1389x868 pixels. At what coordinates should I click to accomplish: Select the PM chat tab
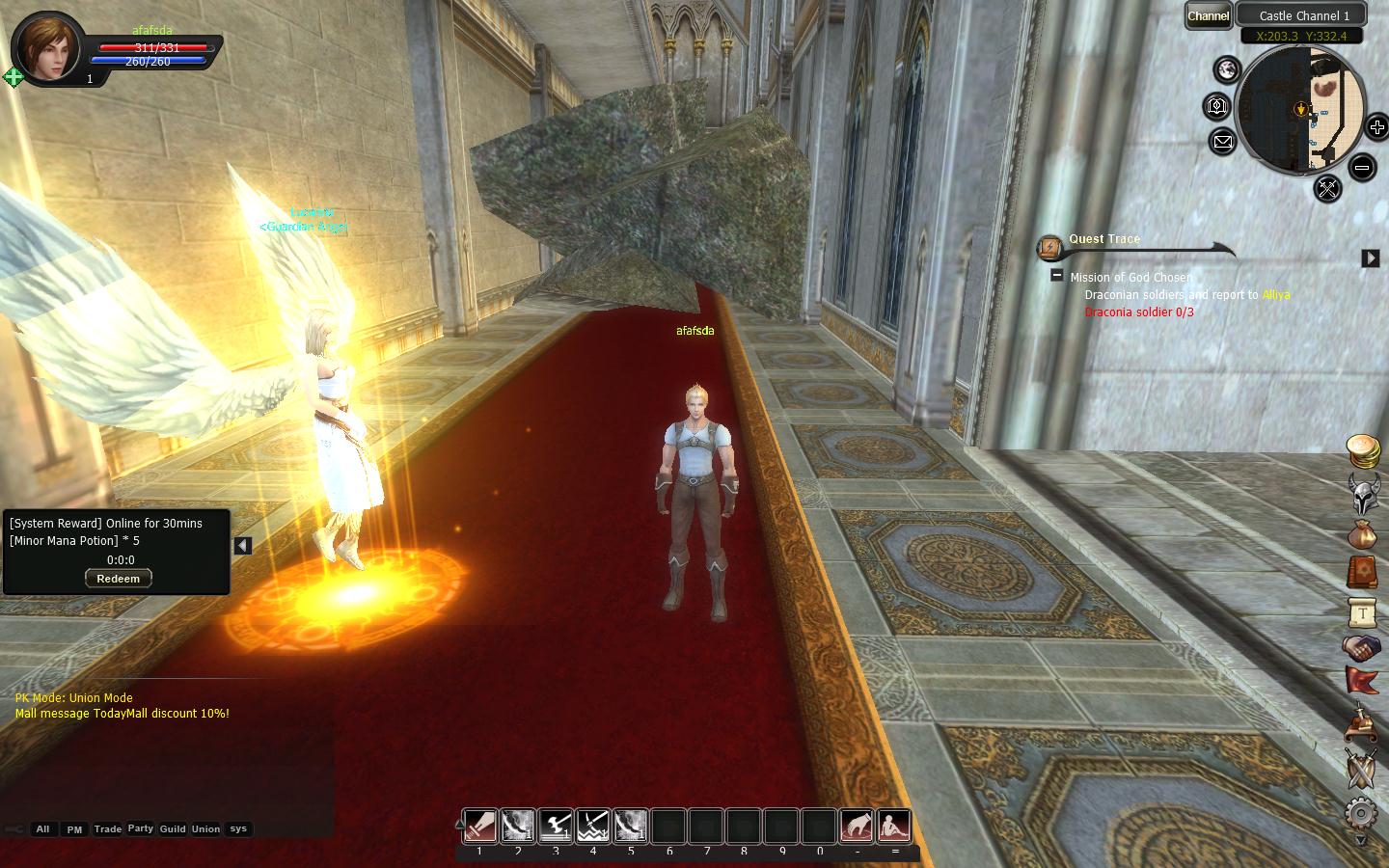point(74,829)
